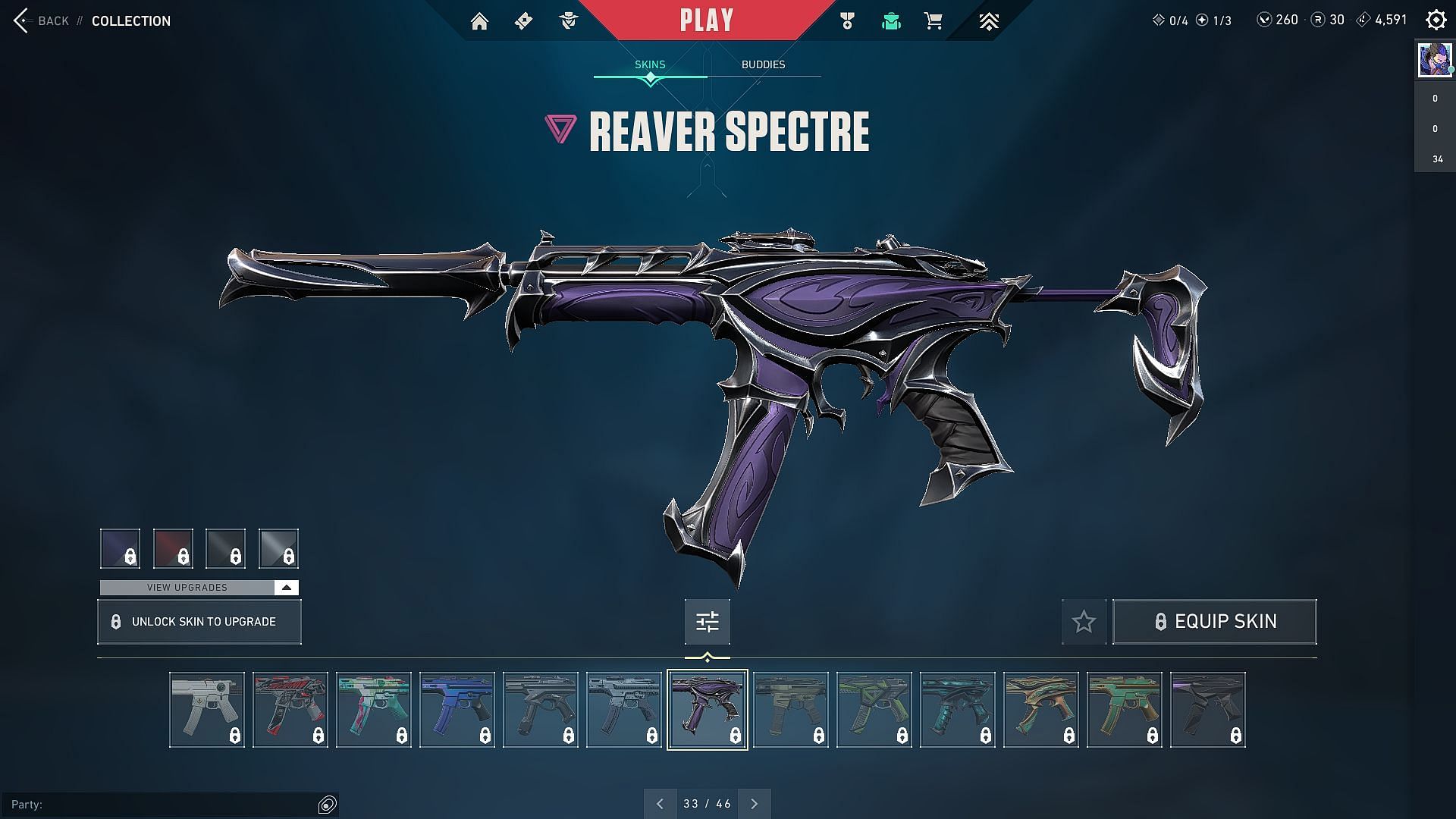Choose the Reaver Spectre purple thumbnail
Image resolution: width=1456 pixels, height=819 pixels.
pos(707,709)
